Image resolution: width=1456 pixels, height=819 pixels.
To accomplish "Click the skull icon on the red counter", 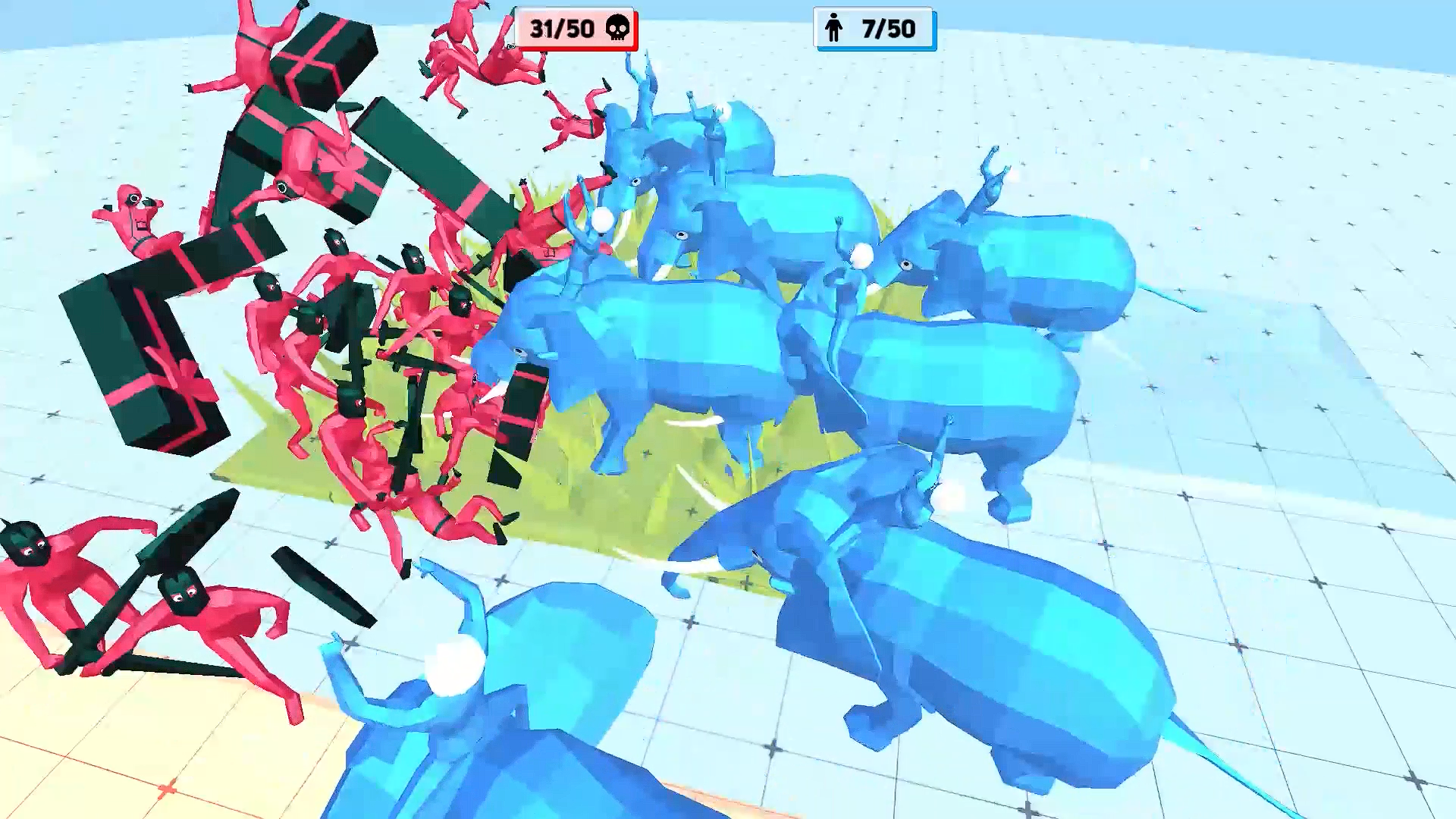I will tap(617, 28).
